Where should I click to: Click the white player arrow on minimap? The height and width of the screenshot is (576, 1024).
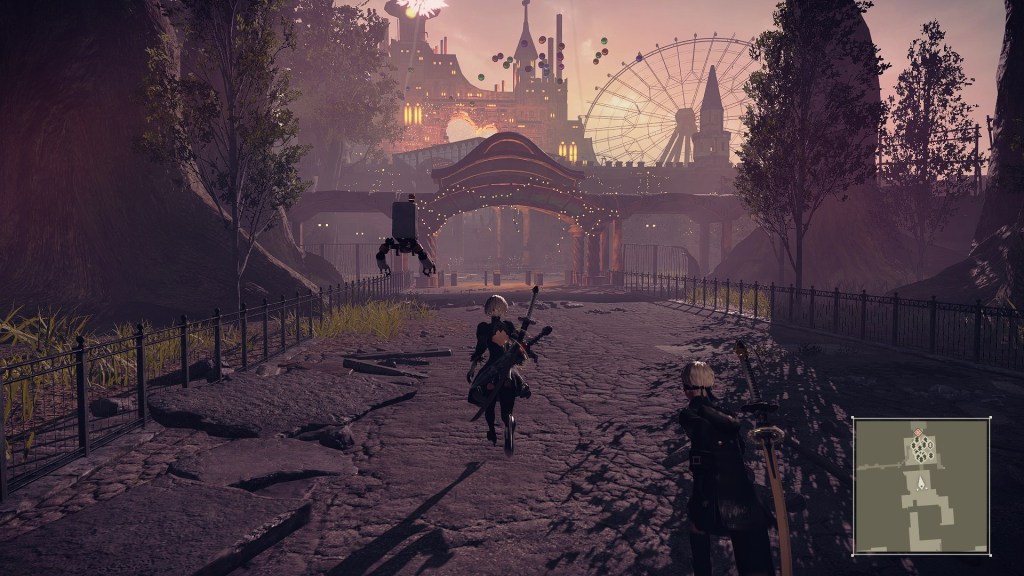point(920,482)
